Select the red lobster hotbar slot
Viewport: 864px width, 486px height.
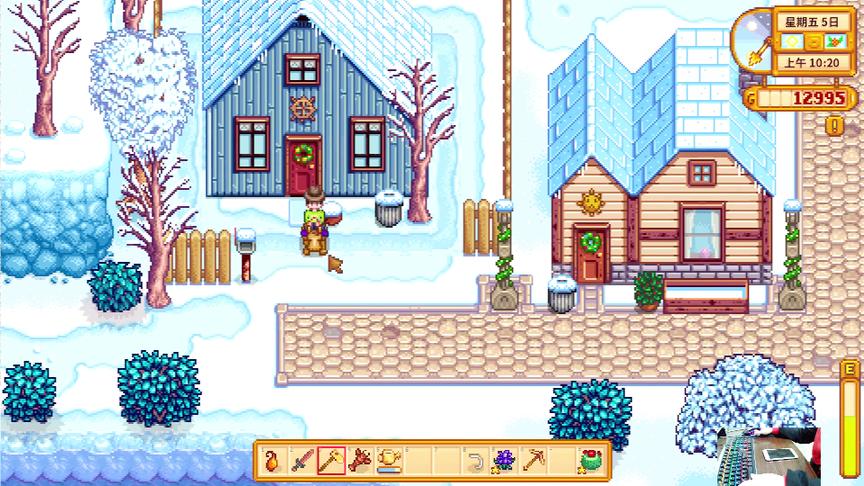pyautogui.click(x=360, y=461)
